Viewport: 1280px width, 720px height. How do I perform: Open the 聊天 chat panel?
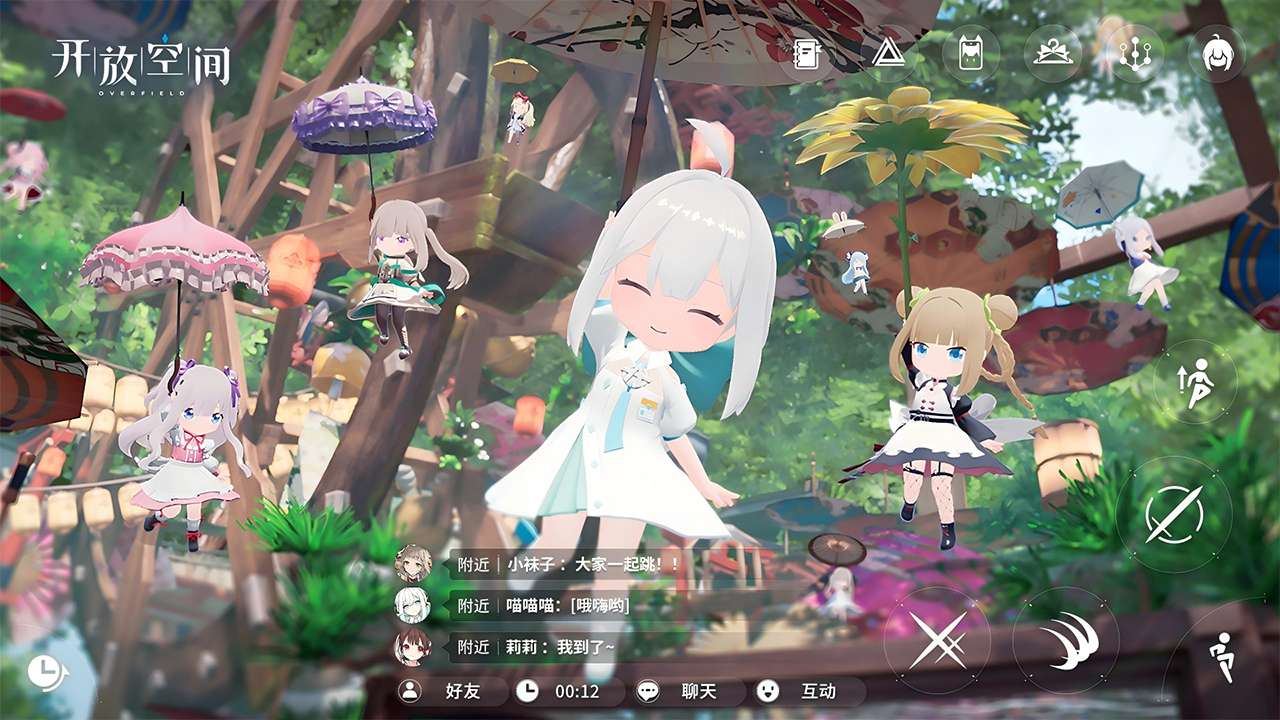[690, 691]
